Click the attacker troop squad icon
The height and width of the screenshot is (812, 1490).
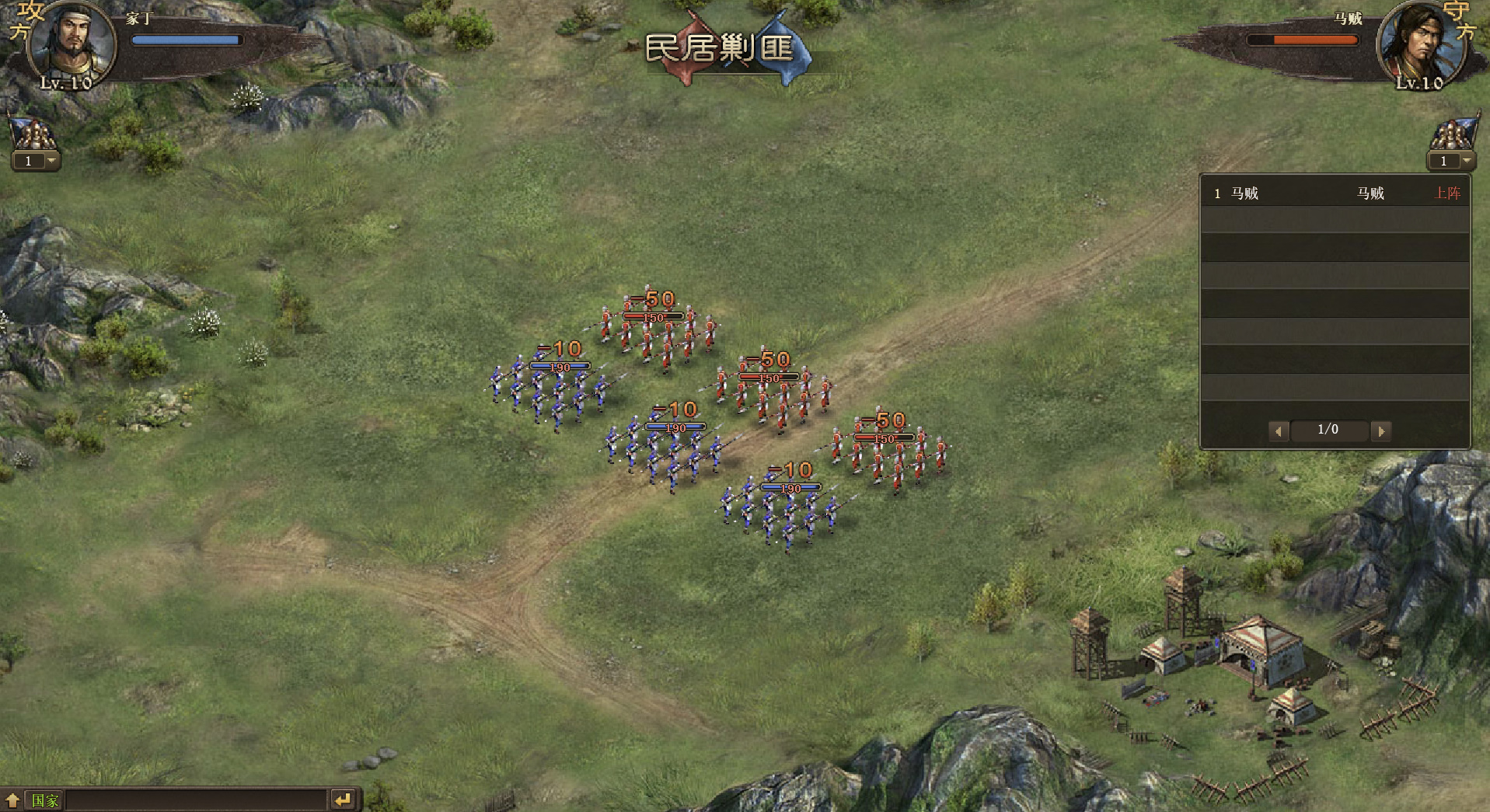[33, 131]
